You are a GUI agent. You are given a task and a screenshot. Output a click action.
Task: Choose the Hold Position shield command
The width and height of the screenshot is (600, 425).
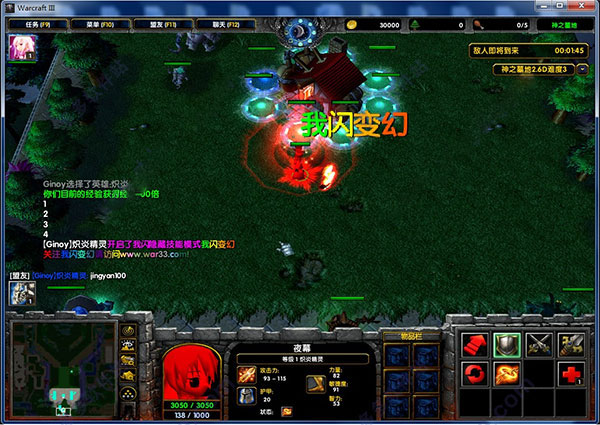505,344
